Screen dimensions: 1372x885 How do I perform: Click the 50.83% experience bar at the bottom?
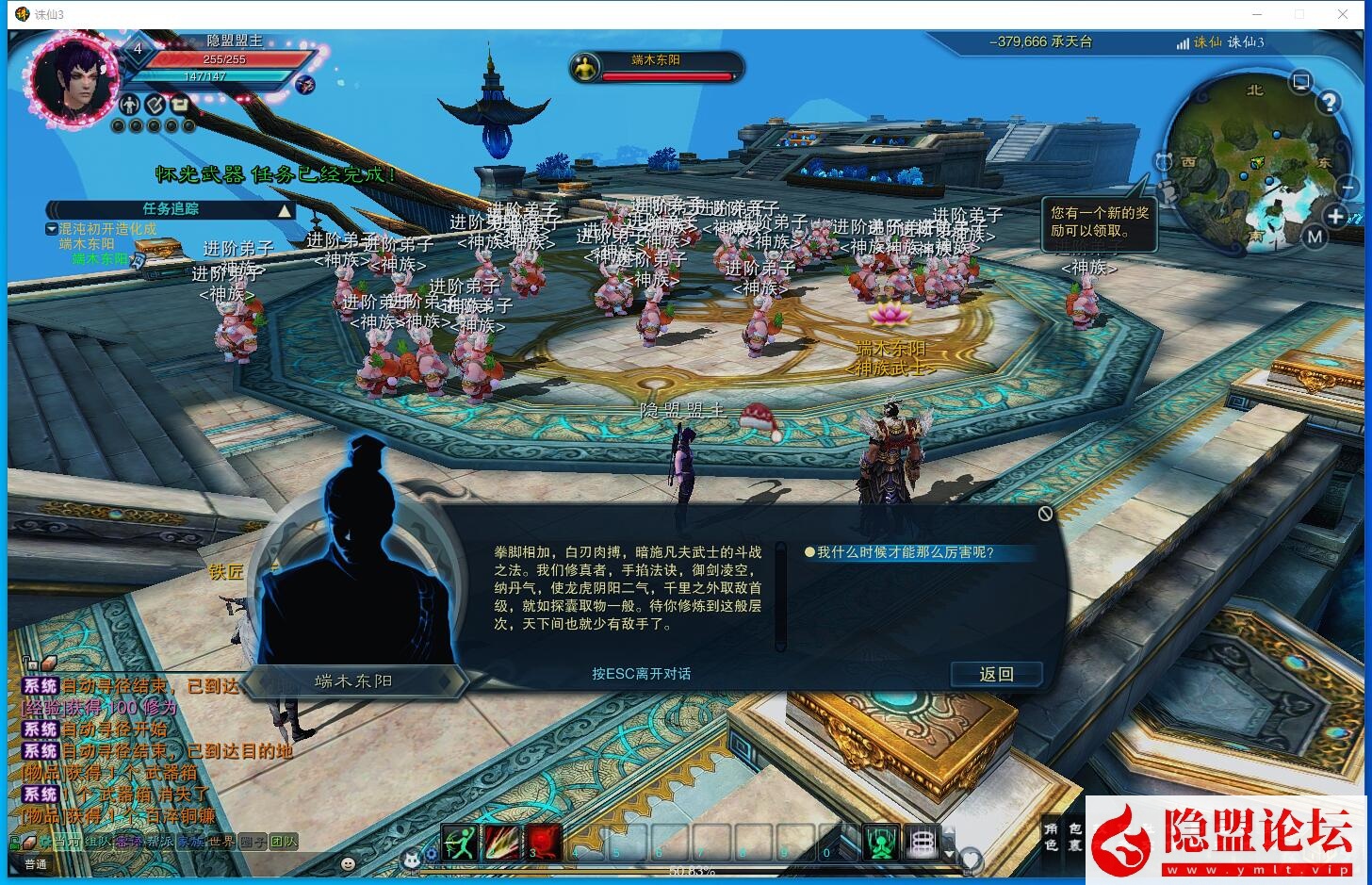click(692, 872)
